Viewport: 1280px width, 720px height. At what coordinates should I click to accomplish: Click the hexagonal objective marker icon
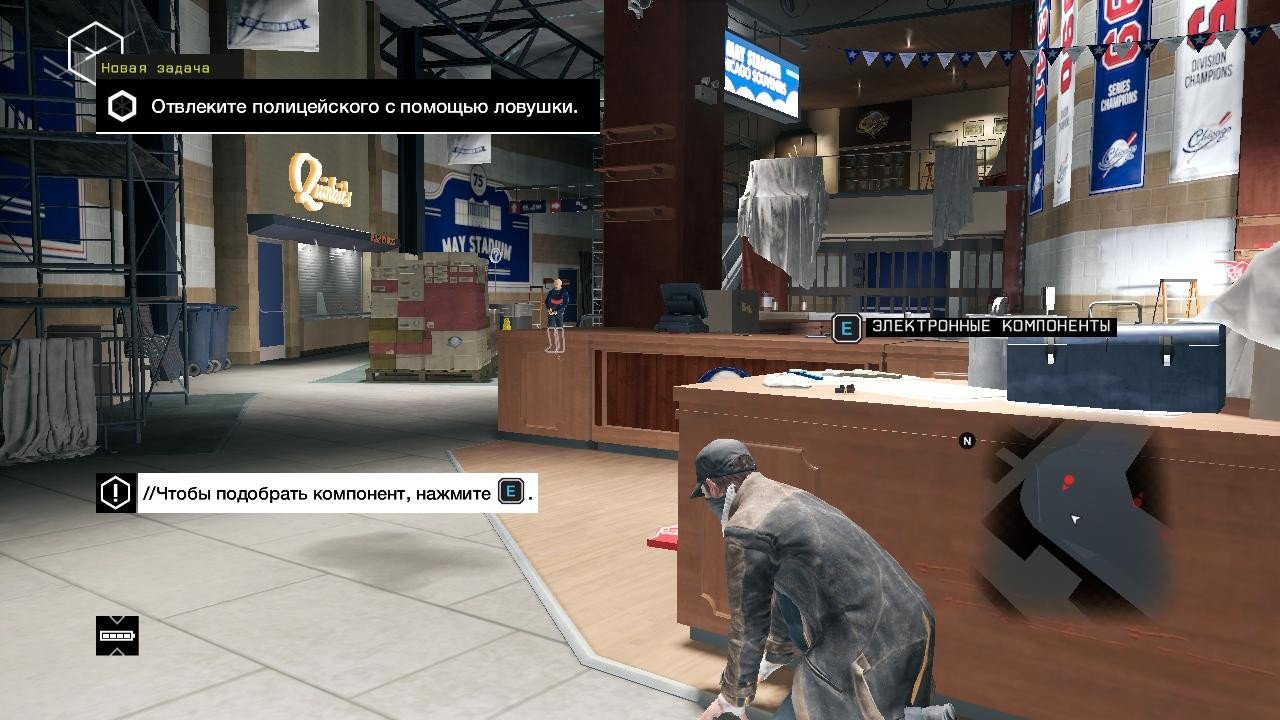120,103
